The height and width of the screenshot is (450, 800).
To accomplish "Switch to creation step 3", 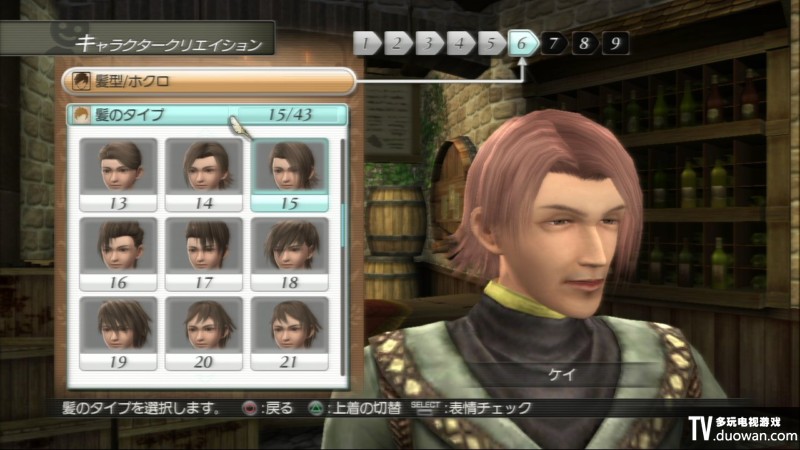I will click(x=428, y=43).
